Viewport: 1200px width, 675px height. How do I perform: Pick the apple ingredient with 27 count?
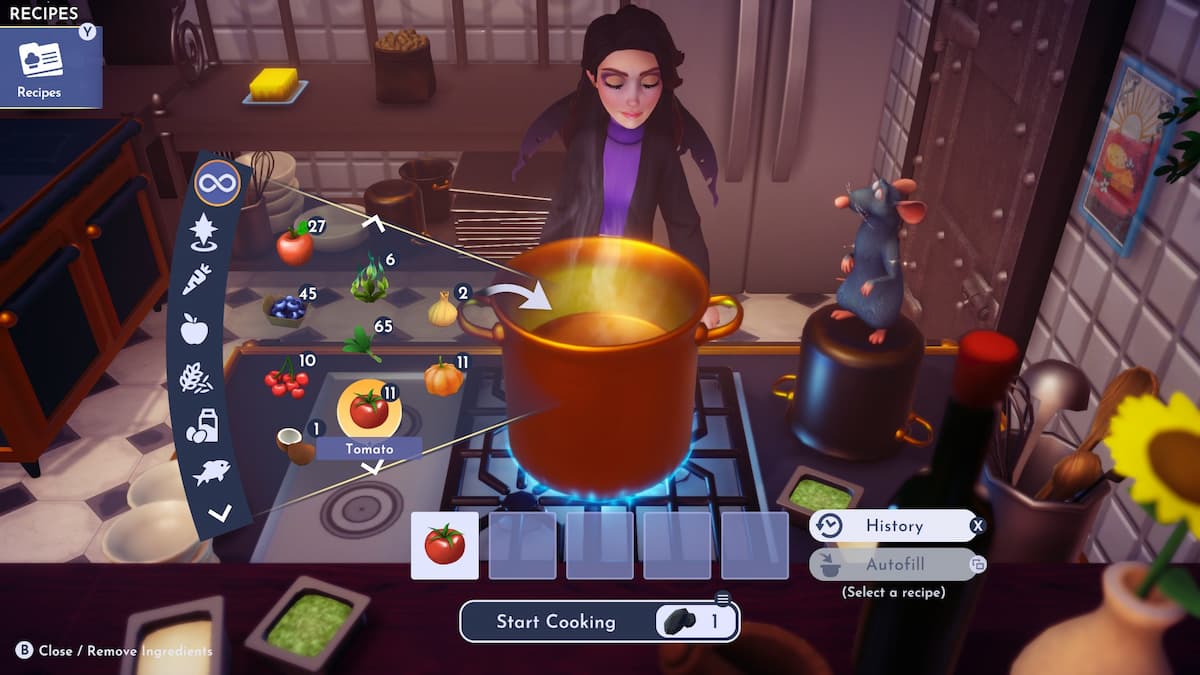tap(295, 244)
